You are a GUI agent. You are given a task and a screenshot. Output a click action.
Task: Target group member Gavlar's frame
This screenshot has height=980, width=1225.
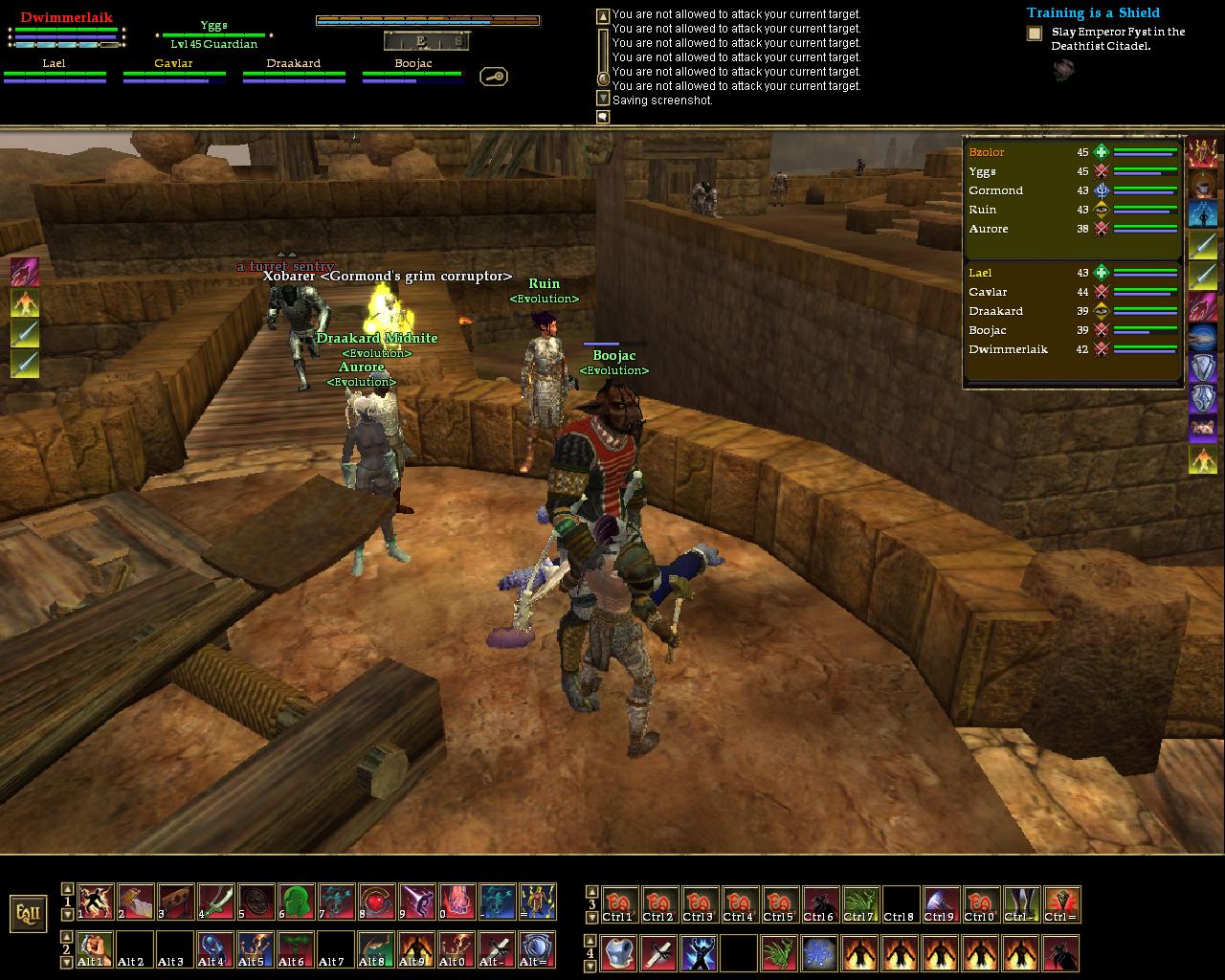click(173, 71)
